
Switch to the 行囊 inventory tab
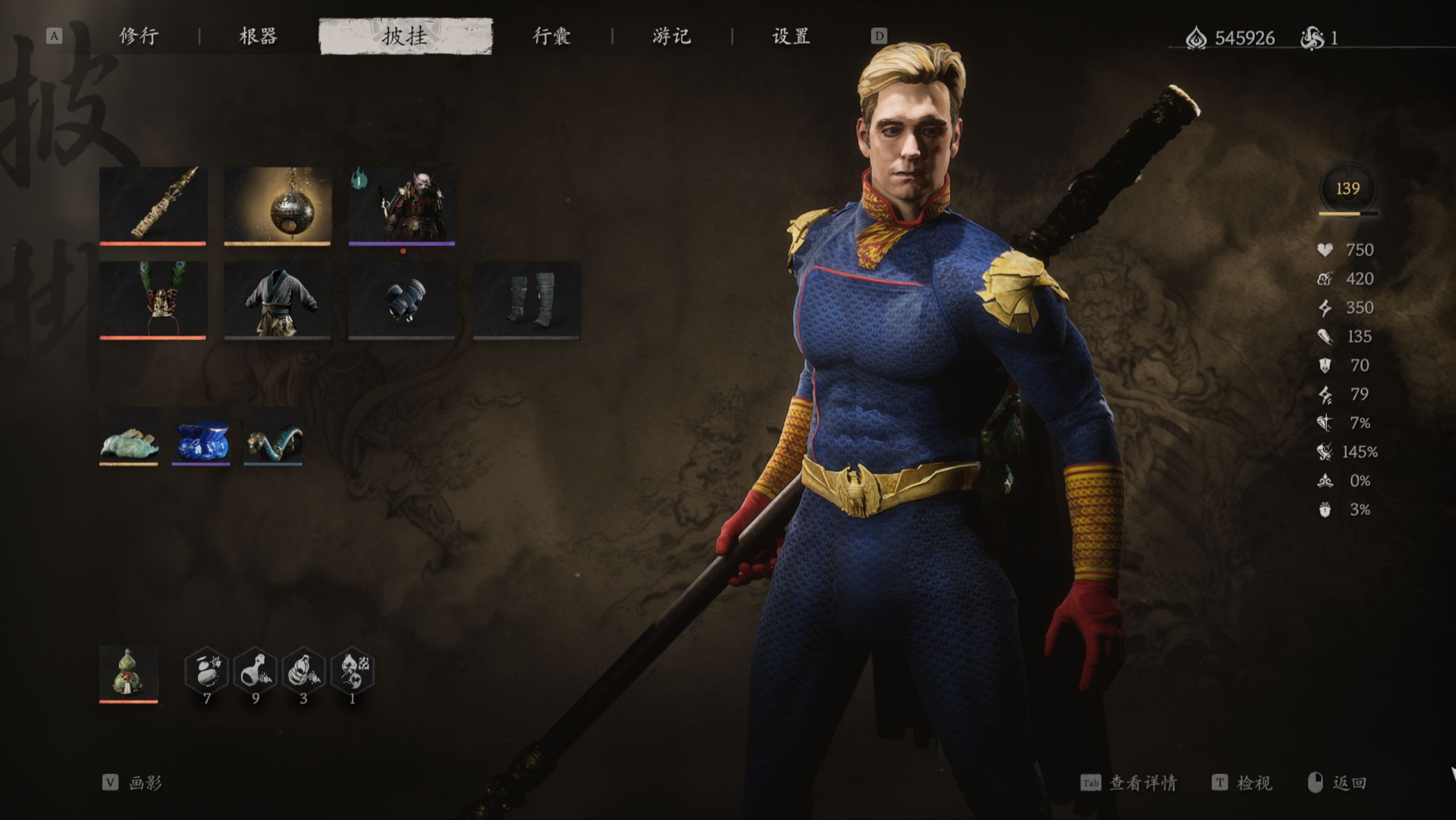tap(553, 36)
